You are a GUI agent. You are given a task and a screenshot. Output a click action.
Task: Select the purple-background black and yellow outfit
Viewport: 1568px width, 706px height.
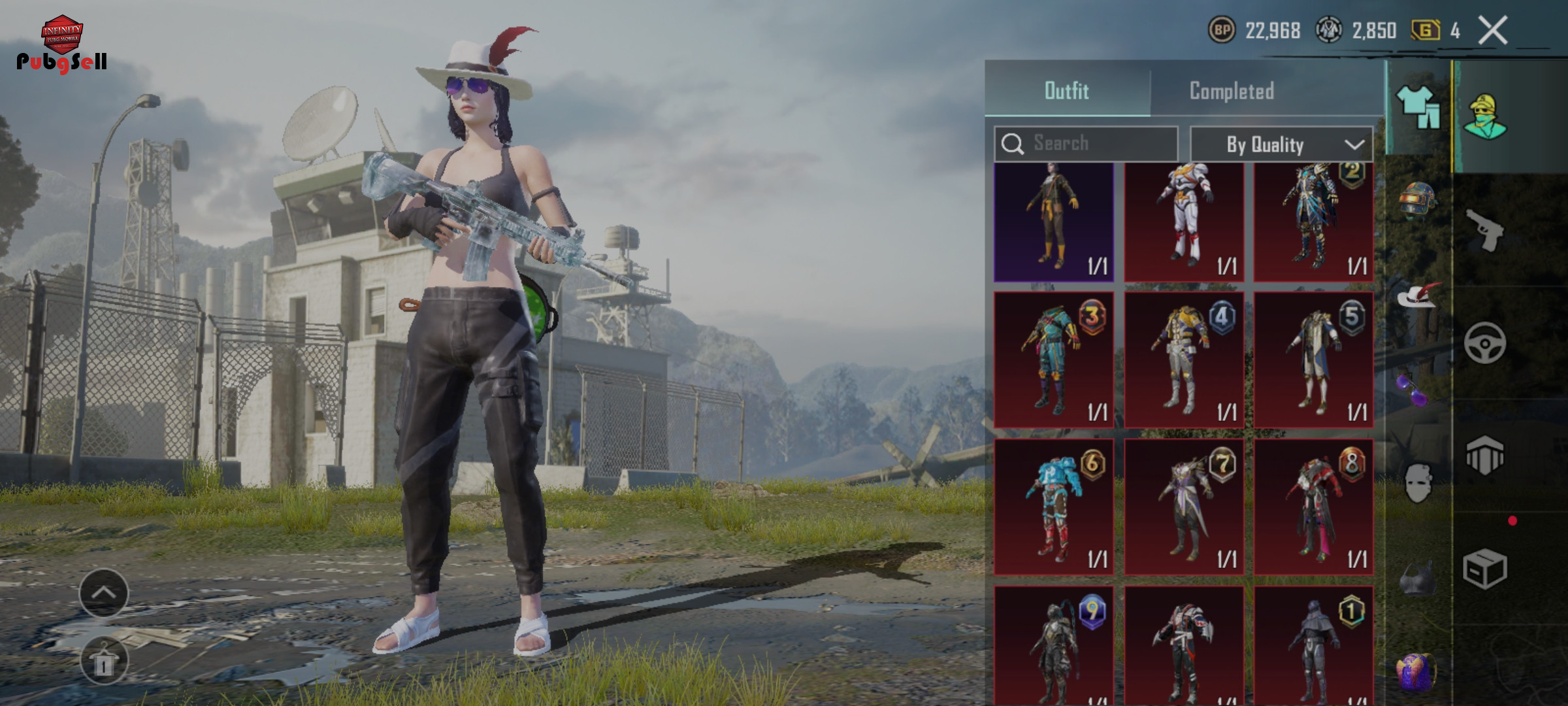[1053, 222]
